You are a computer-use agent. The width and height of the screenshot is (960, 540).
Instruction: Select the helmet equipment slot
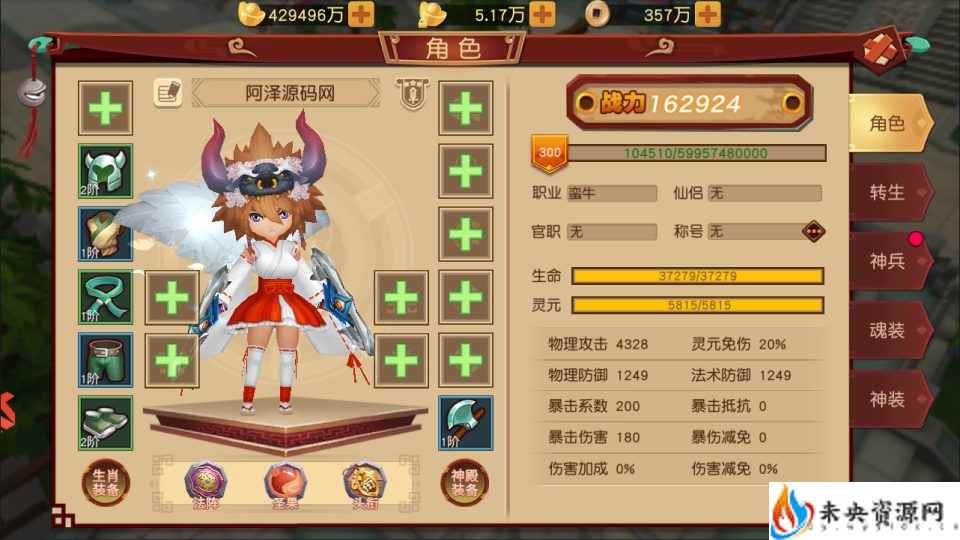click(x=106, y=171)
